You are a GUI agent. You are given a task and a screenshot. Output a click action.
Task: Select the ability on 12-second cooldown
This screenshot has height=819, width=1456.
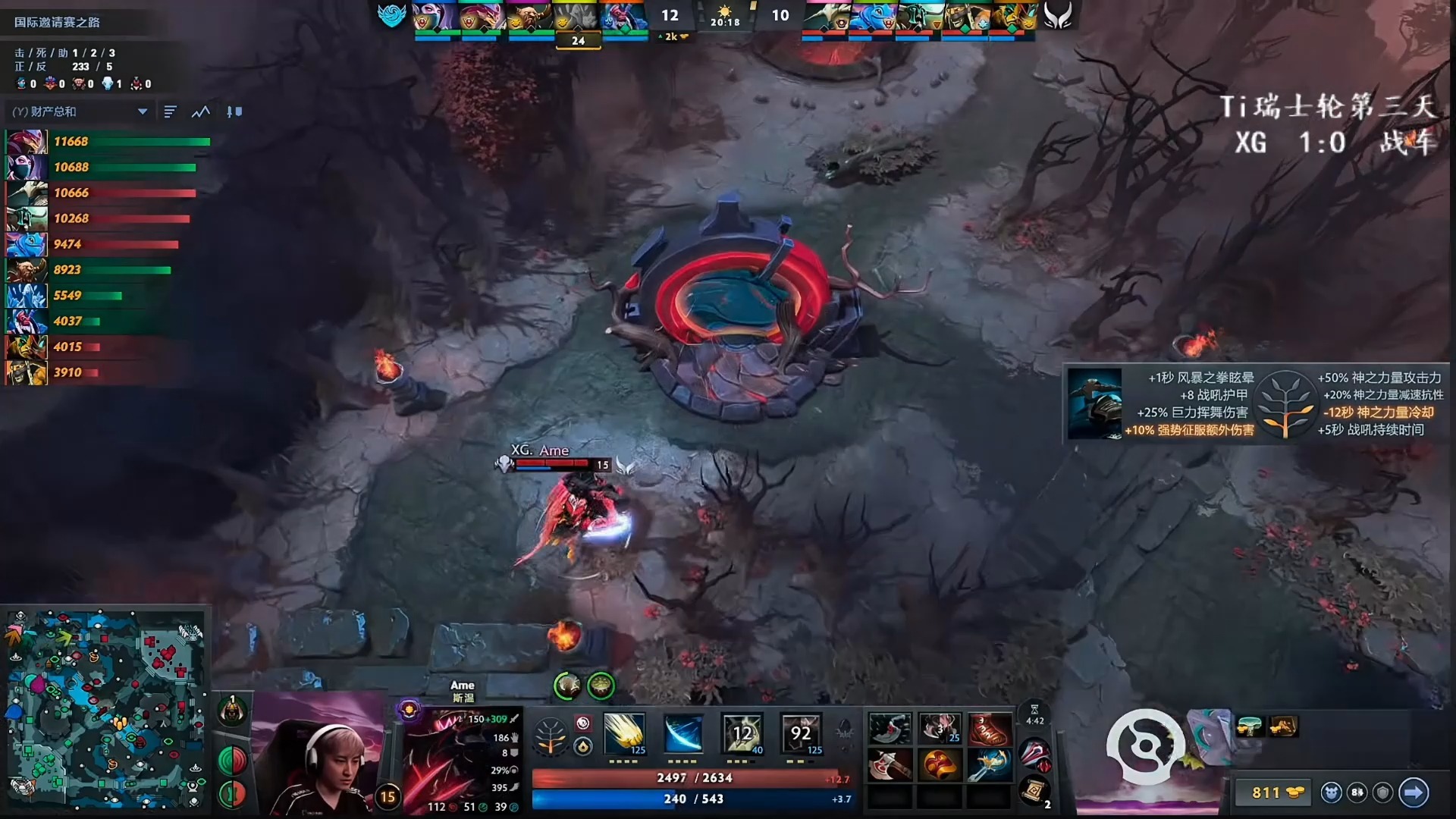[742, 733]
